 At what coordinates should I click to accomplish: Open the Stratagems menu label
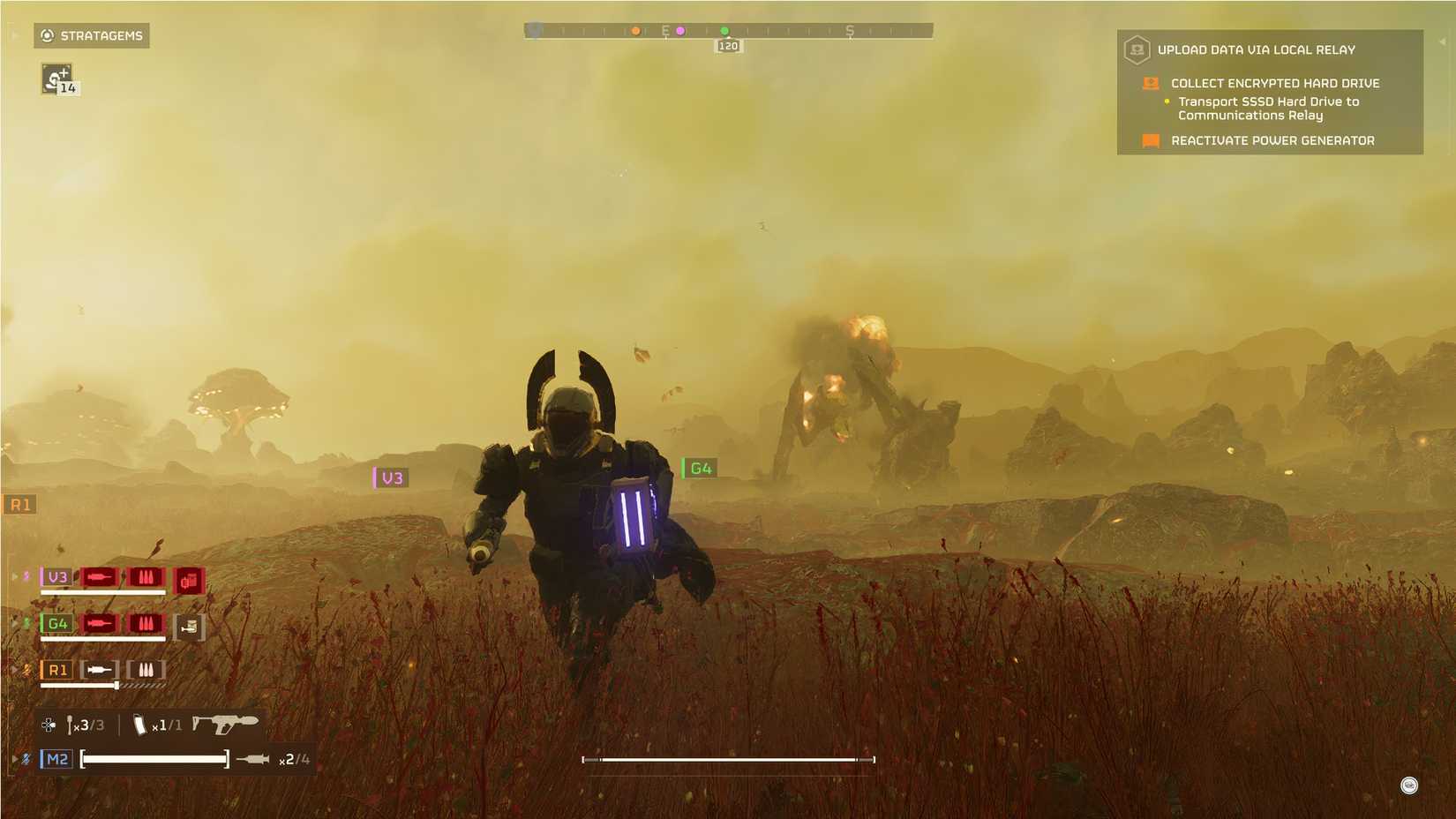101,36
